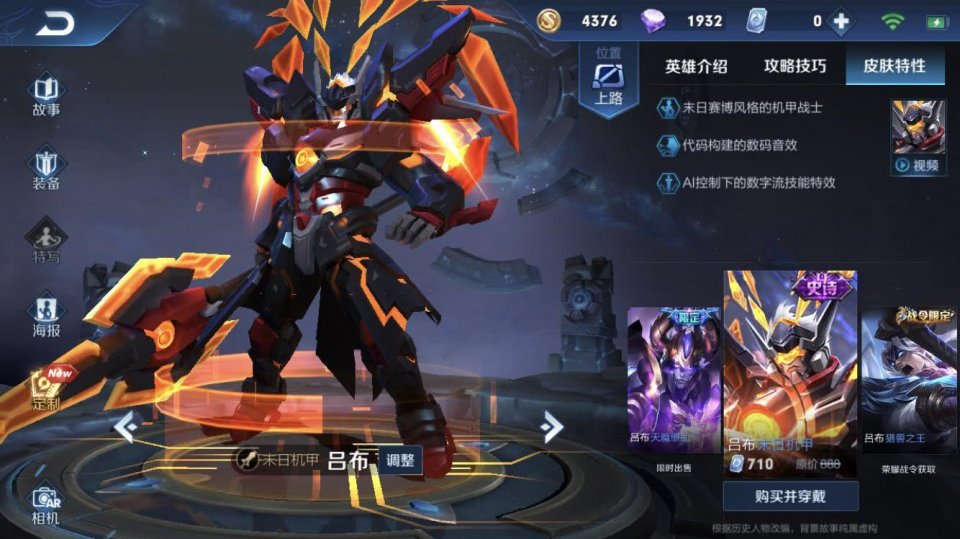The height and width of the screenshot is (539, 960).
Task: Add more vouchers with the plus button
Action: pos(843,21)
